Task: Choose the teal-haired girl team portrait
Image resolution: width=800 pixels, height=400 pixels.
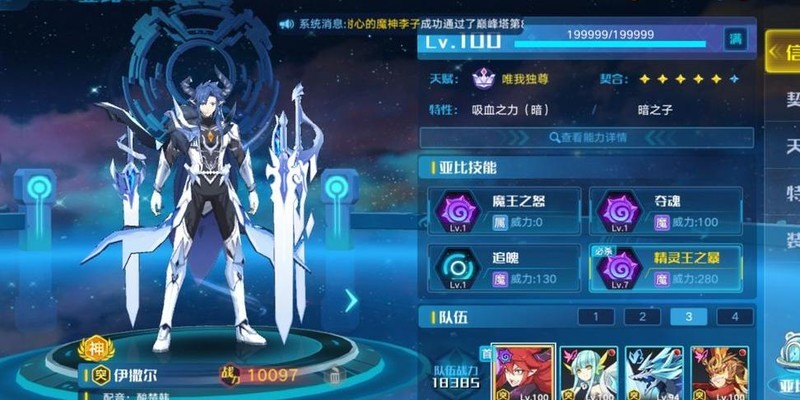Action: click(588, 373)
